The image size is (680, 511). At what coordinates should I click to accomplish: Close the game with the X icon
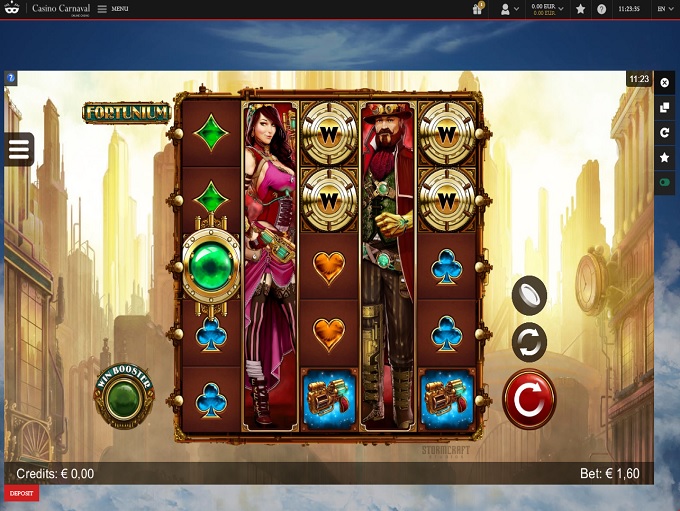665,83
